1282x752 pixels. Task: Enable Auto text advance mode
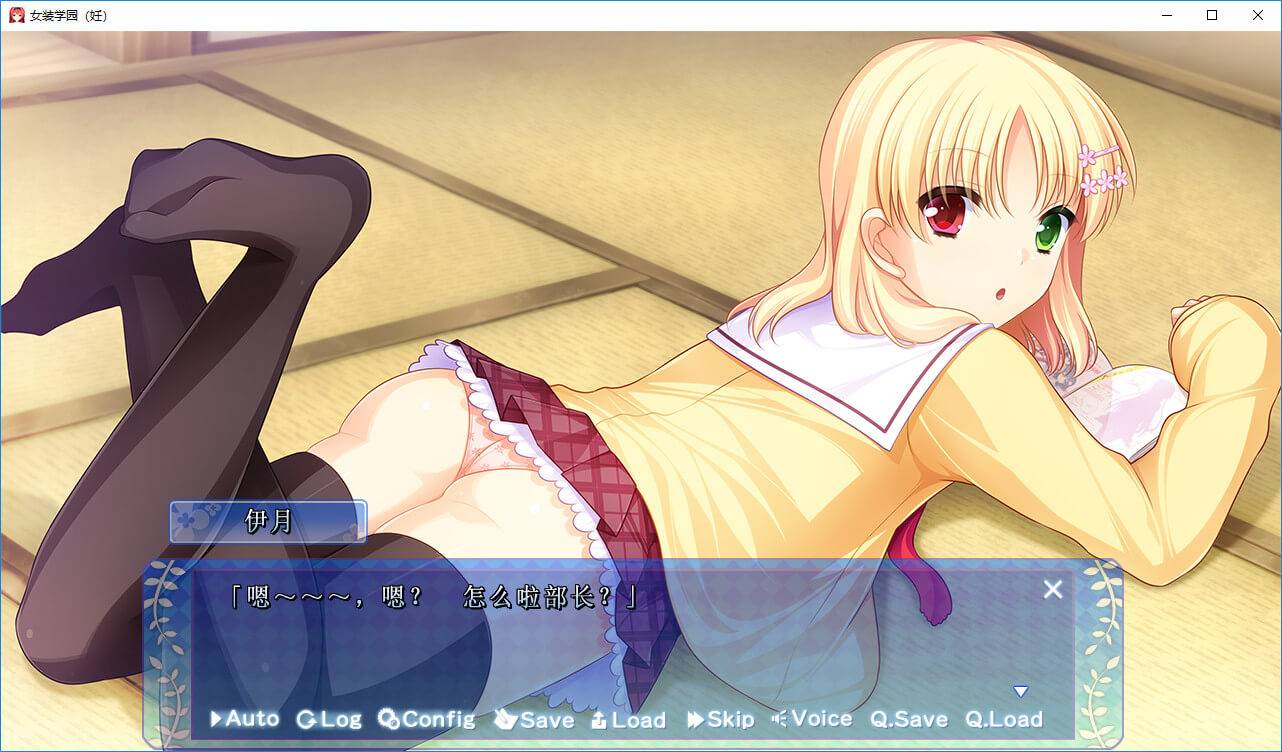244,718
